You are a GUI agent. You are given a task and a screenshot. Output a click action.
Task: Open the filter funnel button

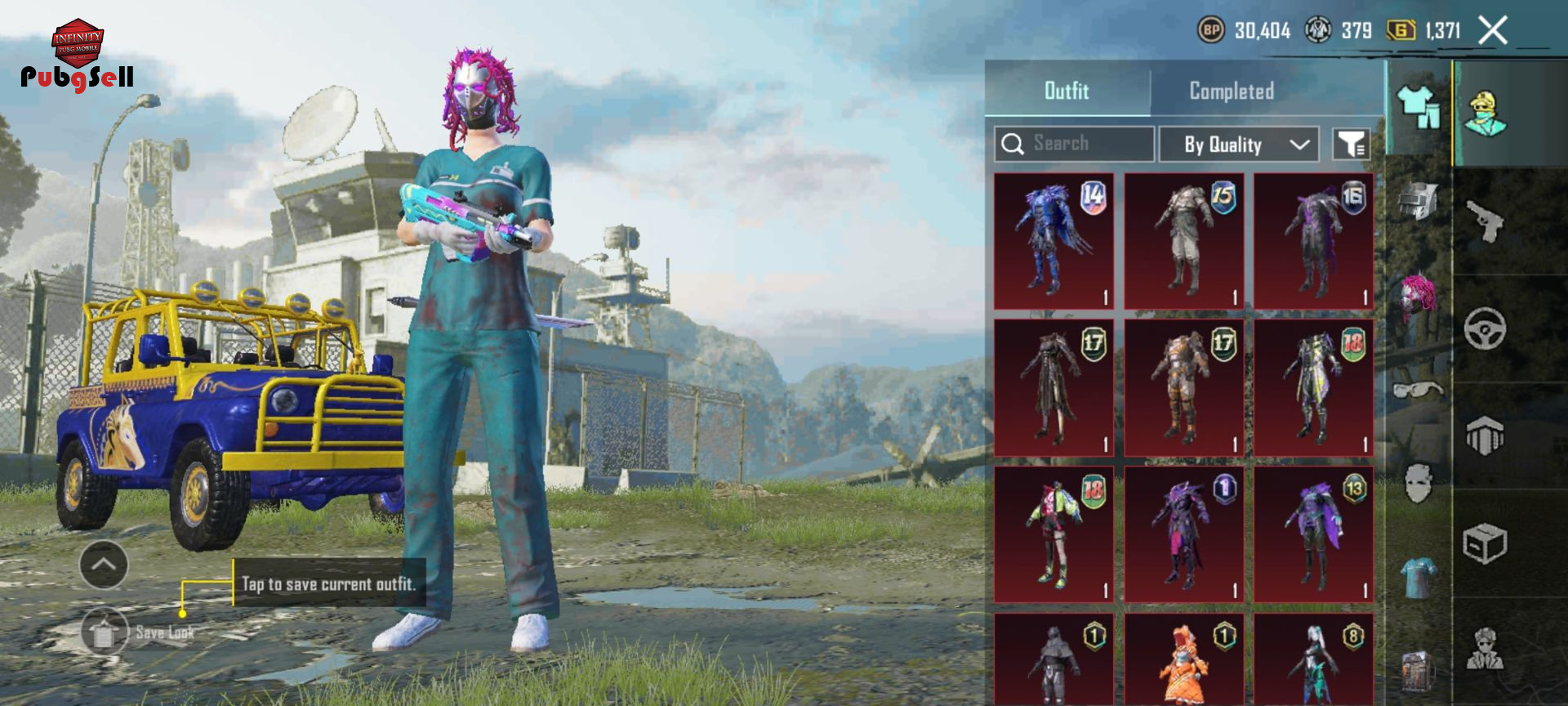(x=1351, y=145)
